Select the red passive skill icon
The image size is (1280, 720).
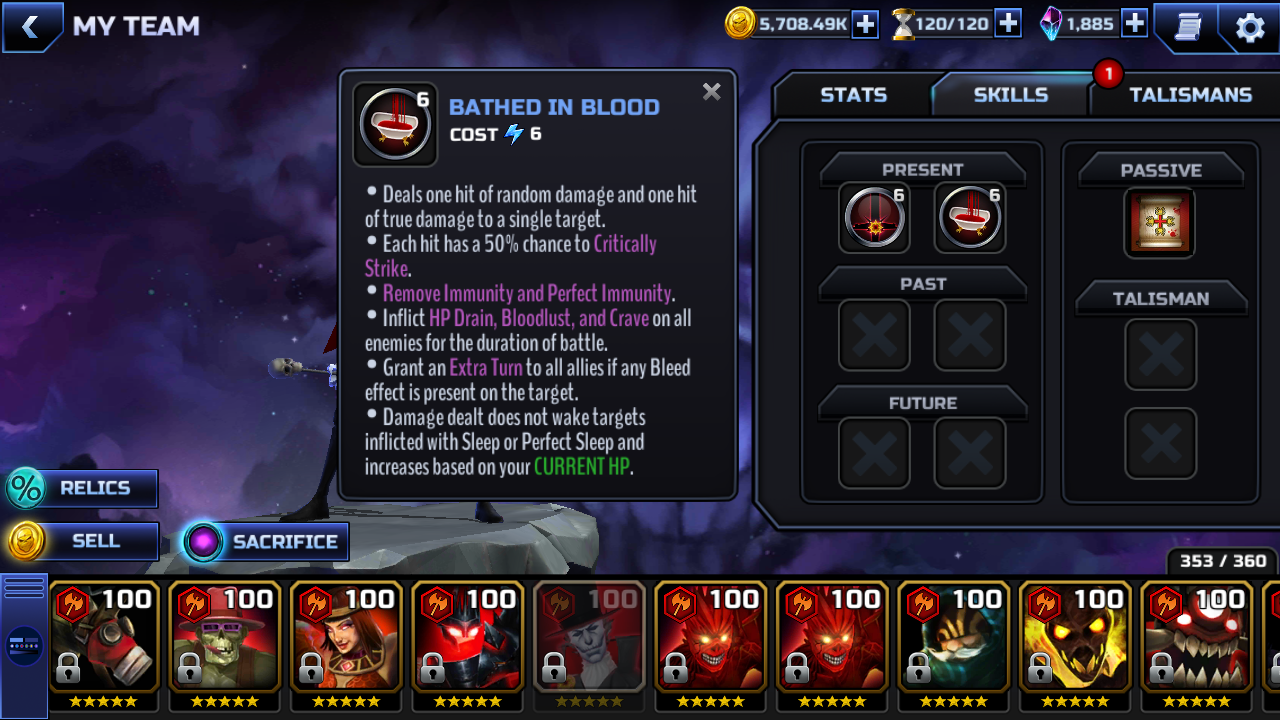pos(1160,222)
